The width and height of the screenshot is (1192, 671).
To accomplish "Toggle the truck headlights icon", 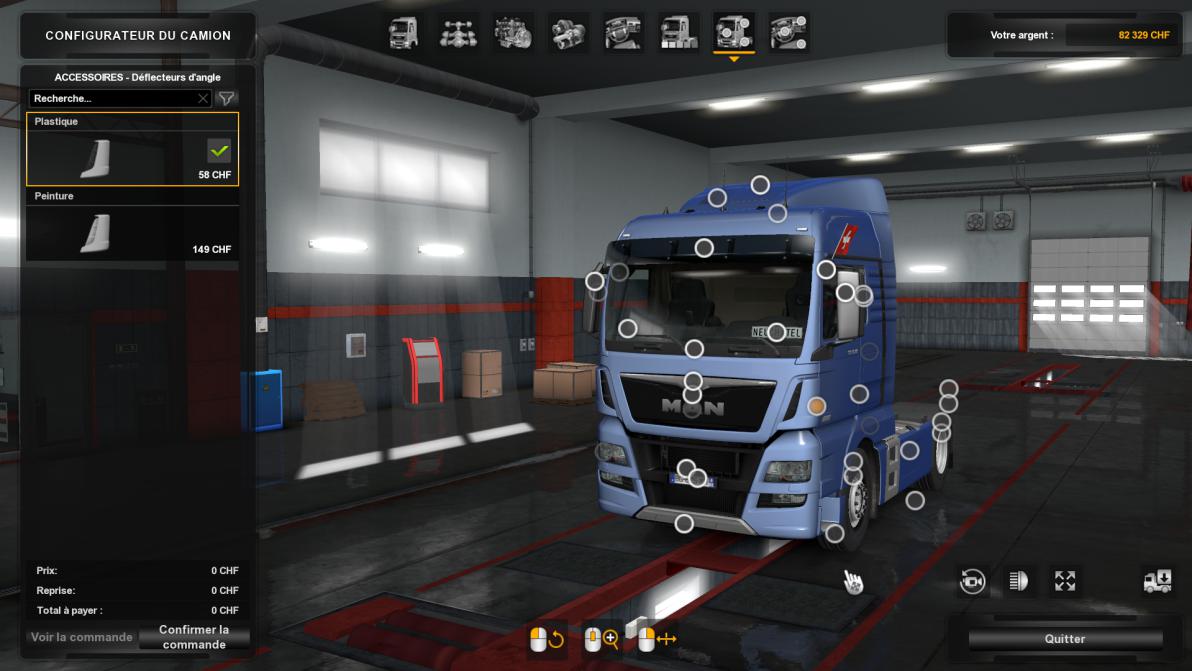I will pos(1018,581).
